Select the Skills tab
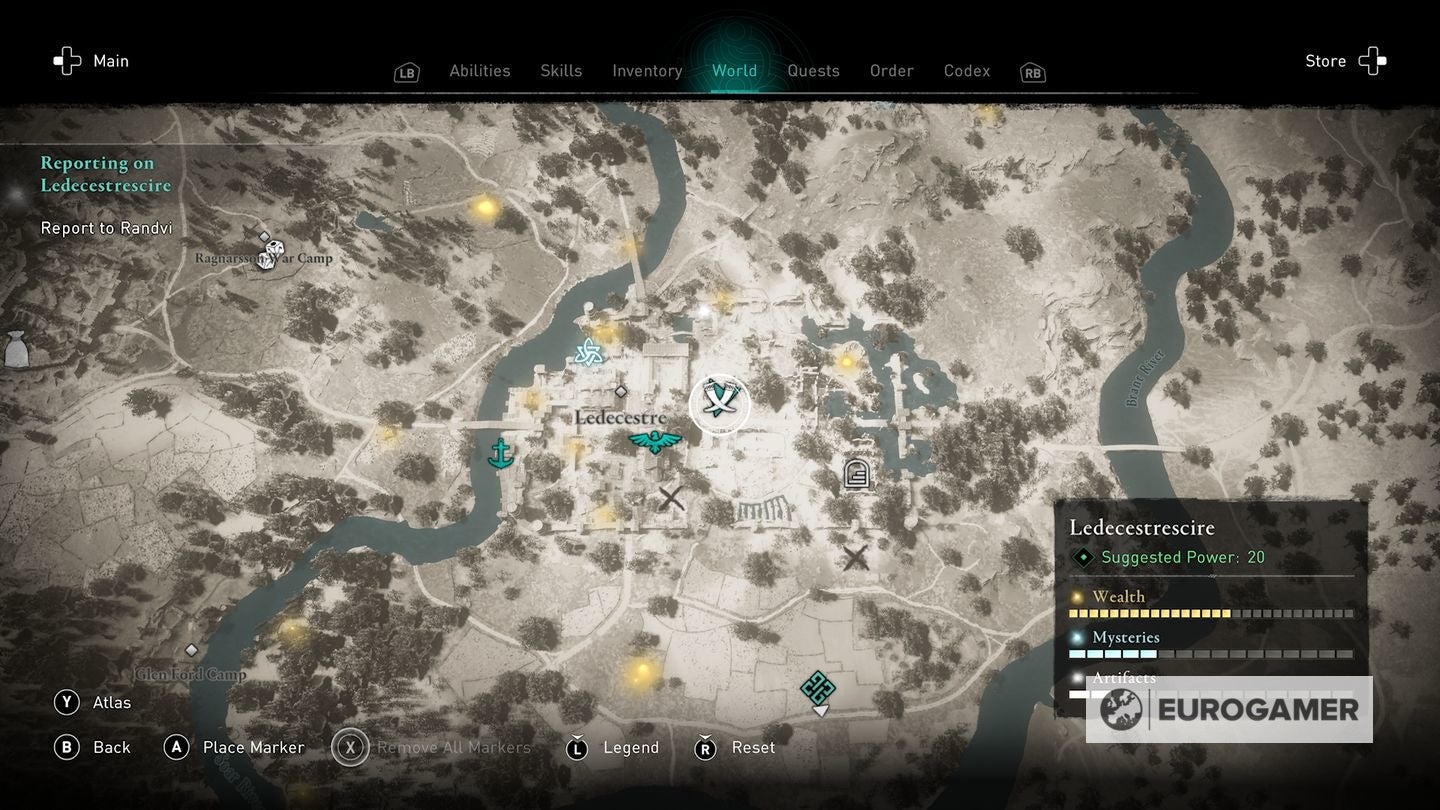The height and width of the screenshot is (810, 1440). point(561,70)
